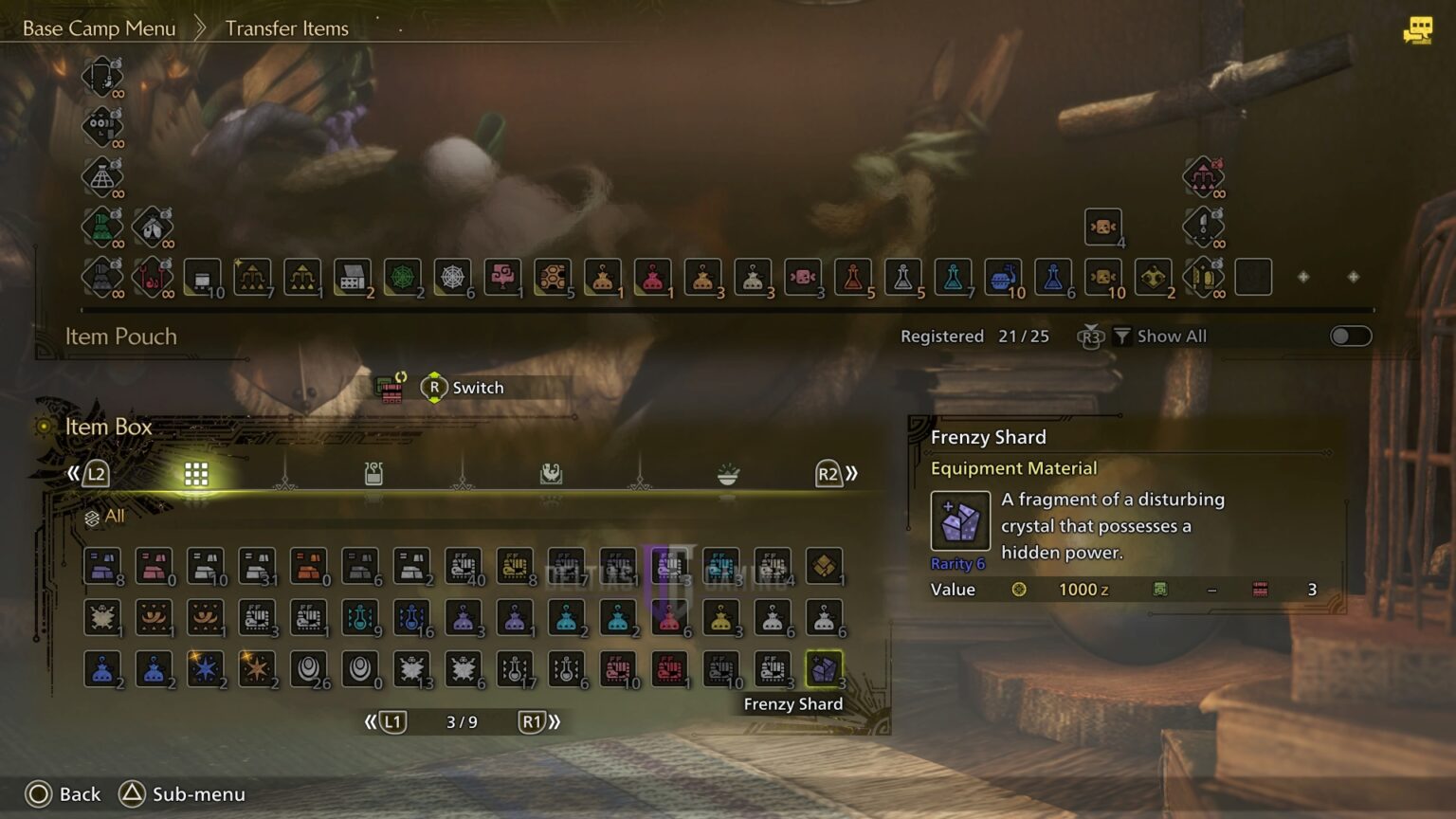The height and width of the screenshot is (819, 1456).
Task: Open the flask category tab on Item Box bar
Action: (373, 473)
